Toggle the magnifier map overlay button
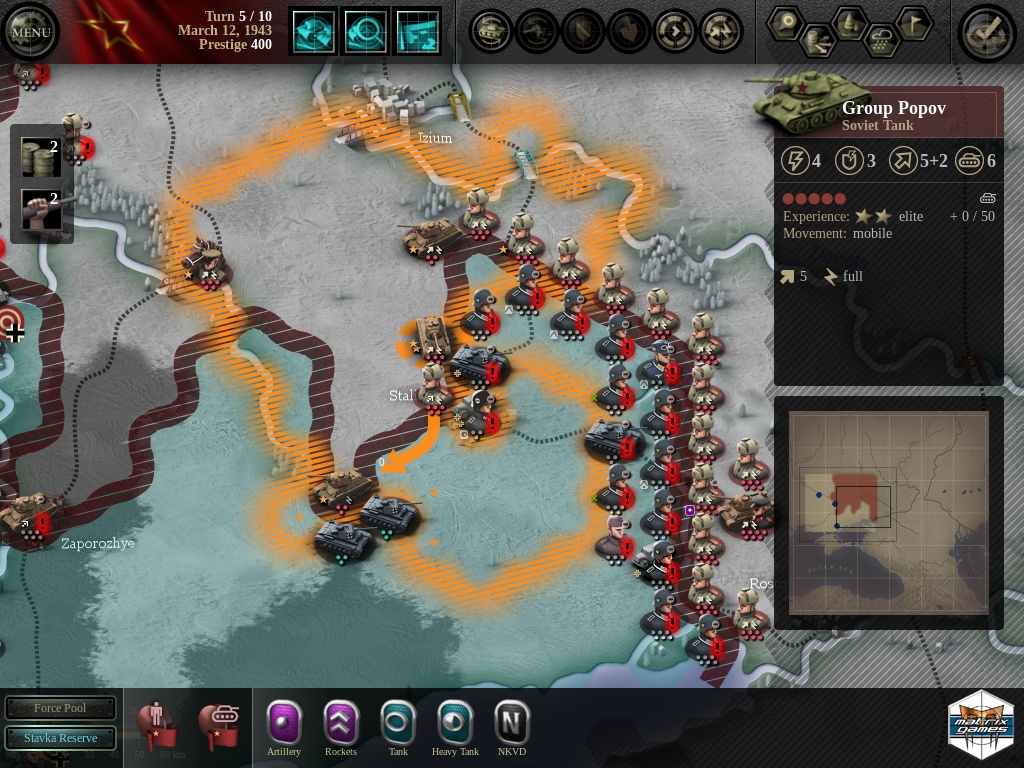 pos(366,32)
